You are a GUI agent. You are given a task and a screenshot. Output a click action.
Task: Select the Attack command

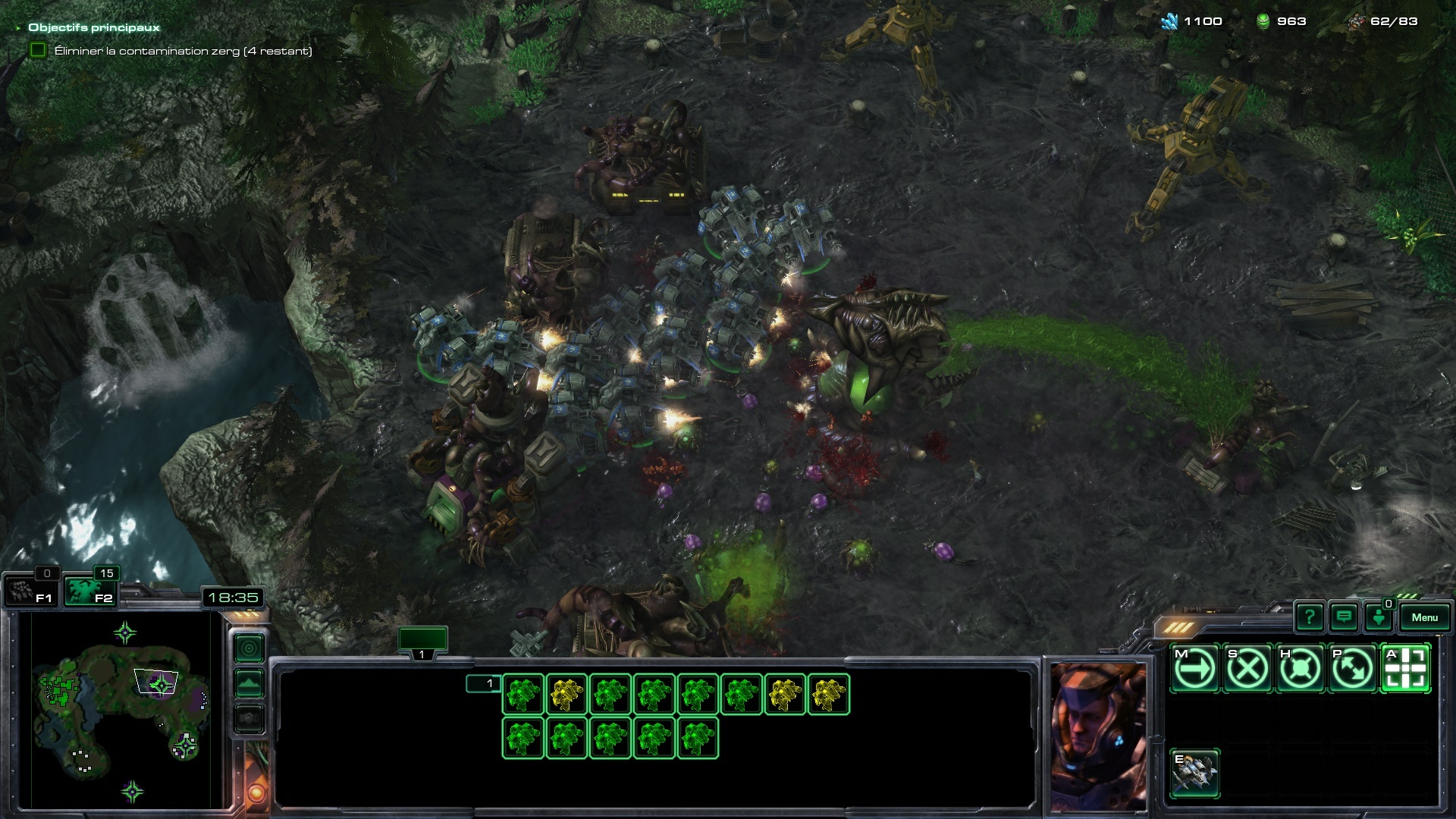point(1405,669)
